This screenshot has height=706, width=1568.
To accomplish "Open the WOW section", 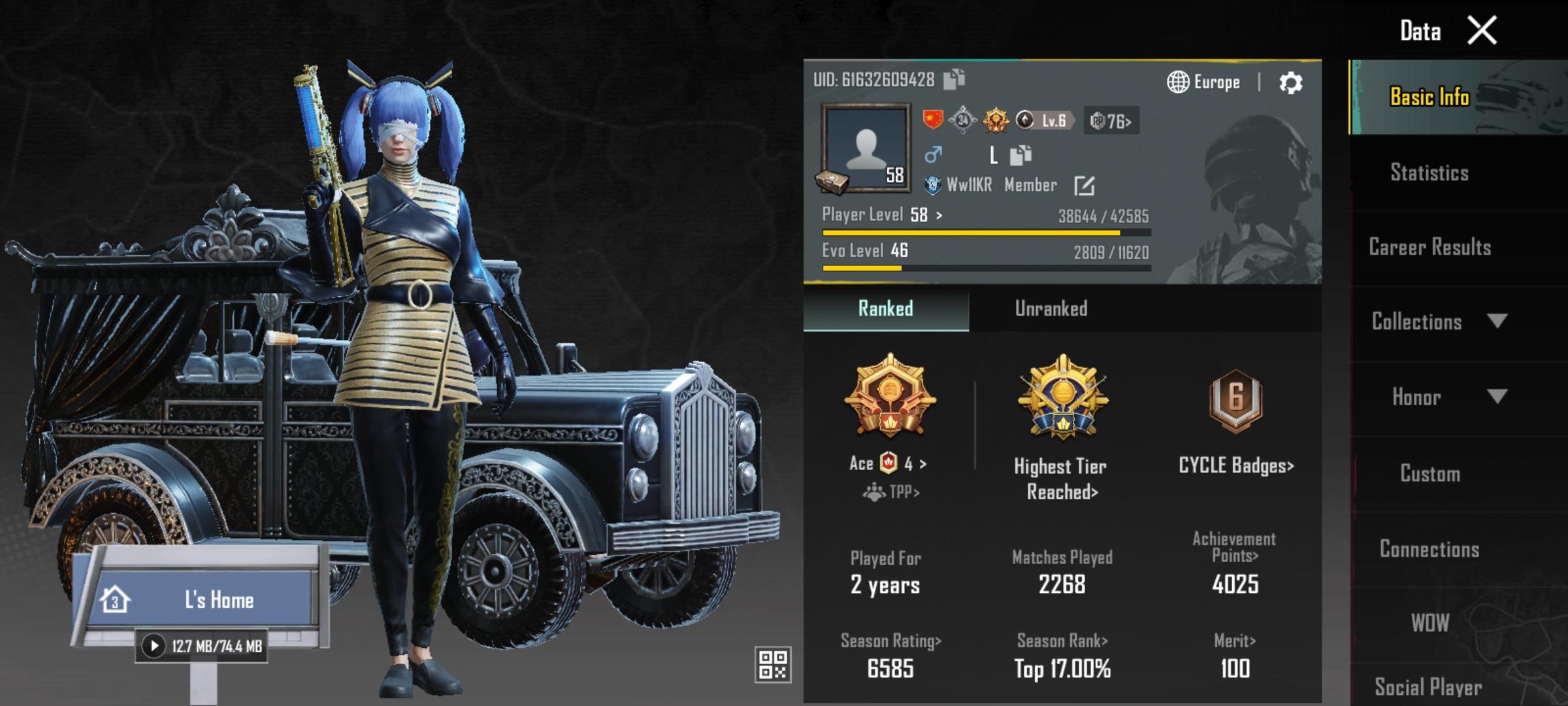I will [x=1429, y=623].
